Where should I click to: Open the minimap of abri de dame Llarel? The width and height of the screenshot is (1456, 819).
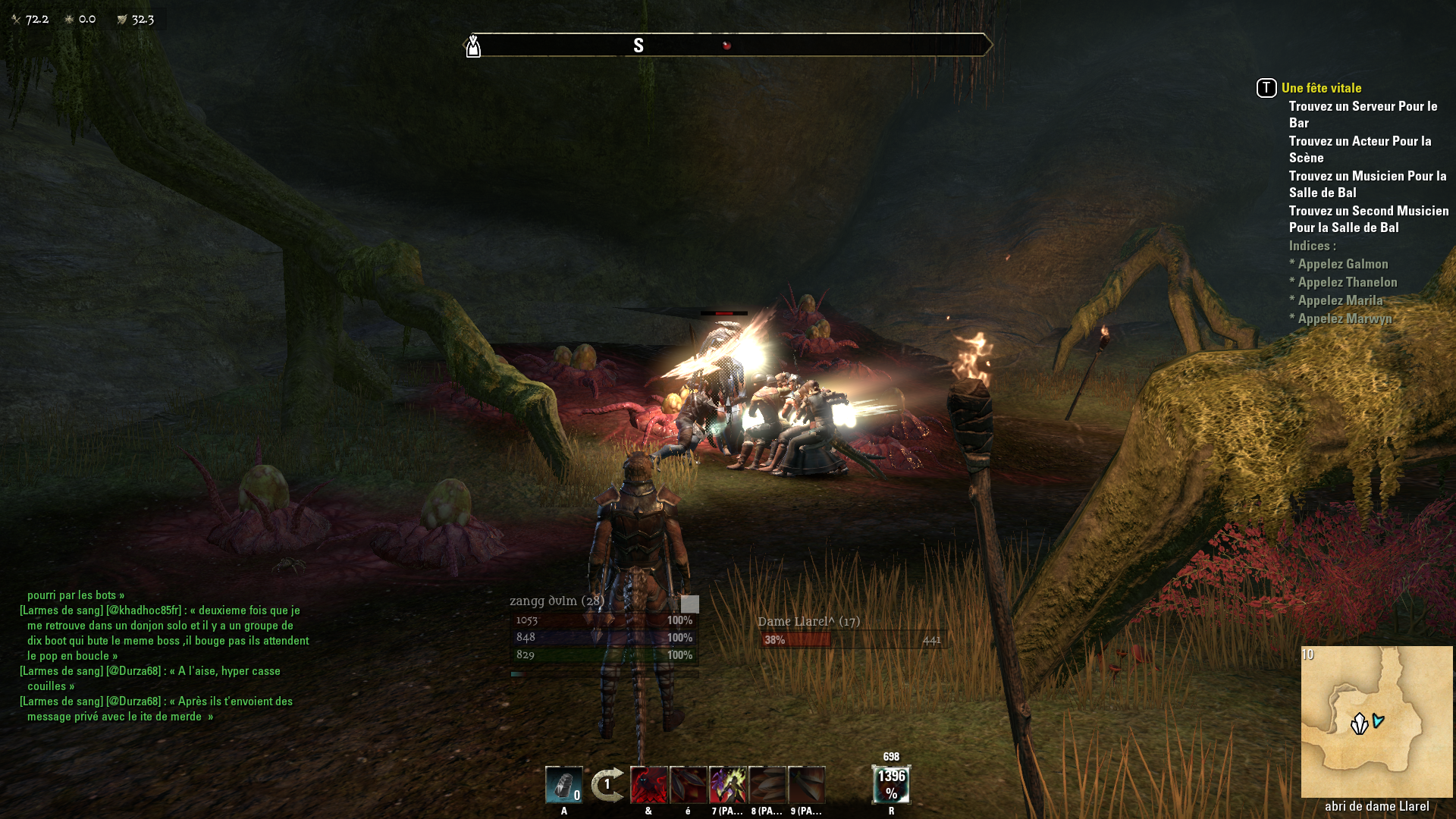(x=1376, y=721)
